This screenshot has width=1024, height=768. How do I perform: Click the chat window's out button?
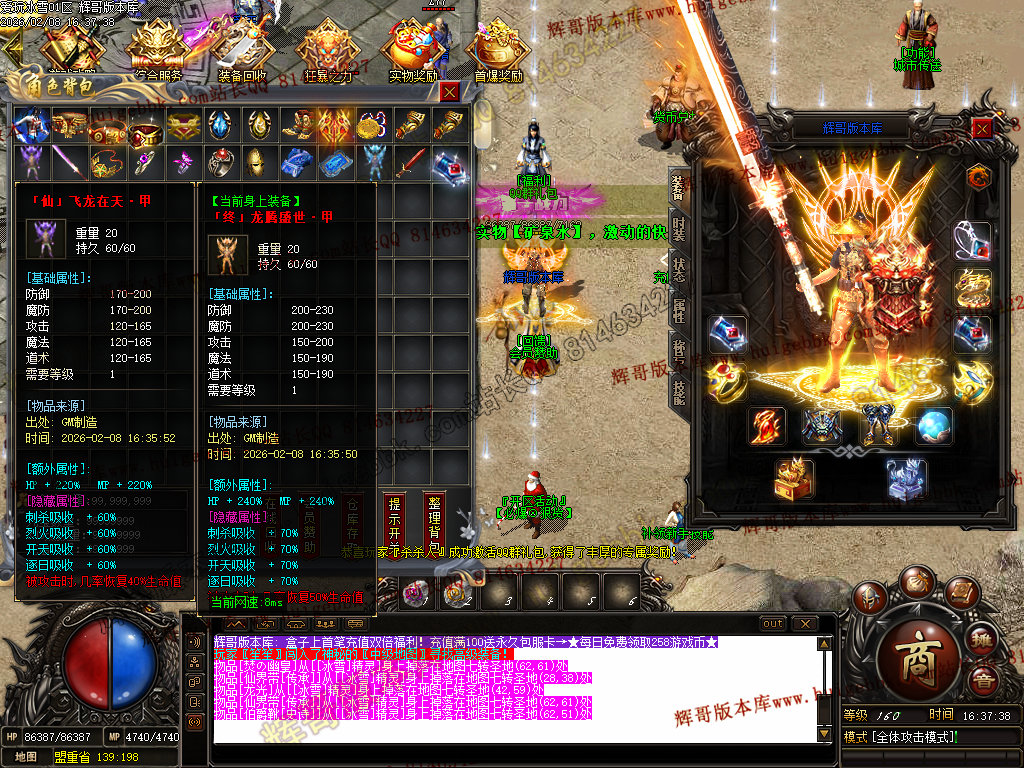coord(773,624)
